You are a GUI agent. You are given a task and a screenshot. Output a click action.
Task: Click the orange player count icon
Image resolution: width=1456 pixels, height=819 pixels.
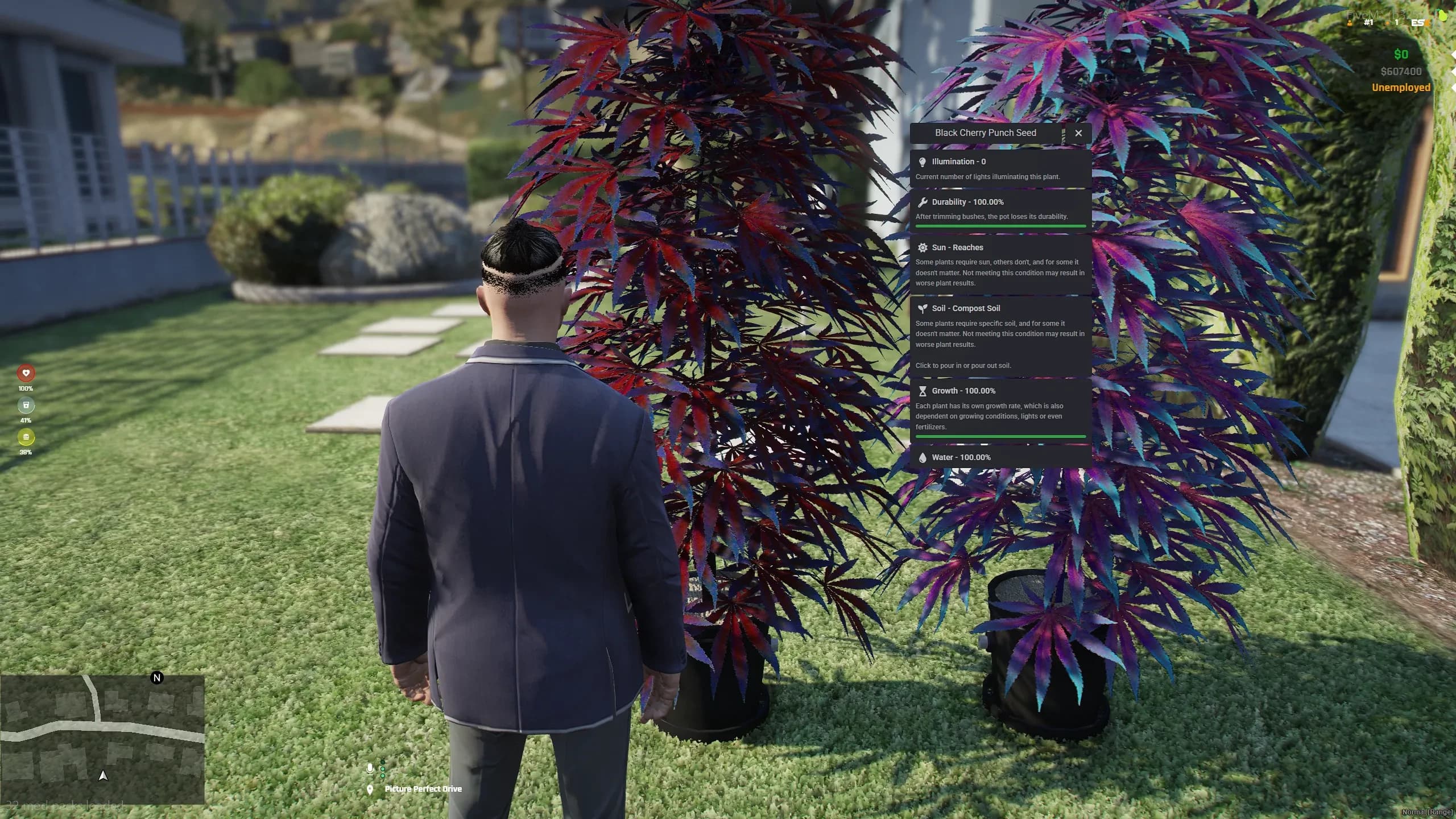[x=1349, y=23]
